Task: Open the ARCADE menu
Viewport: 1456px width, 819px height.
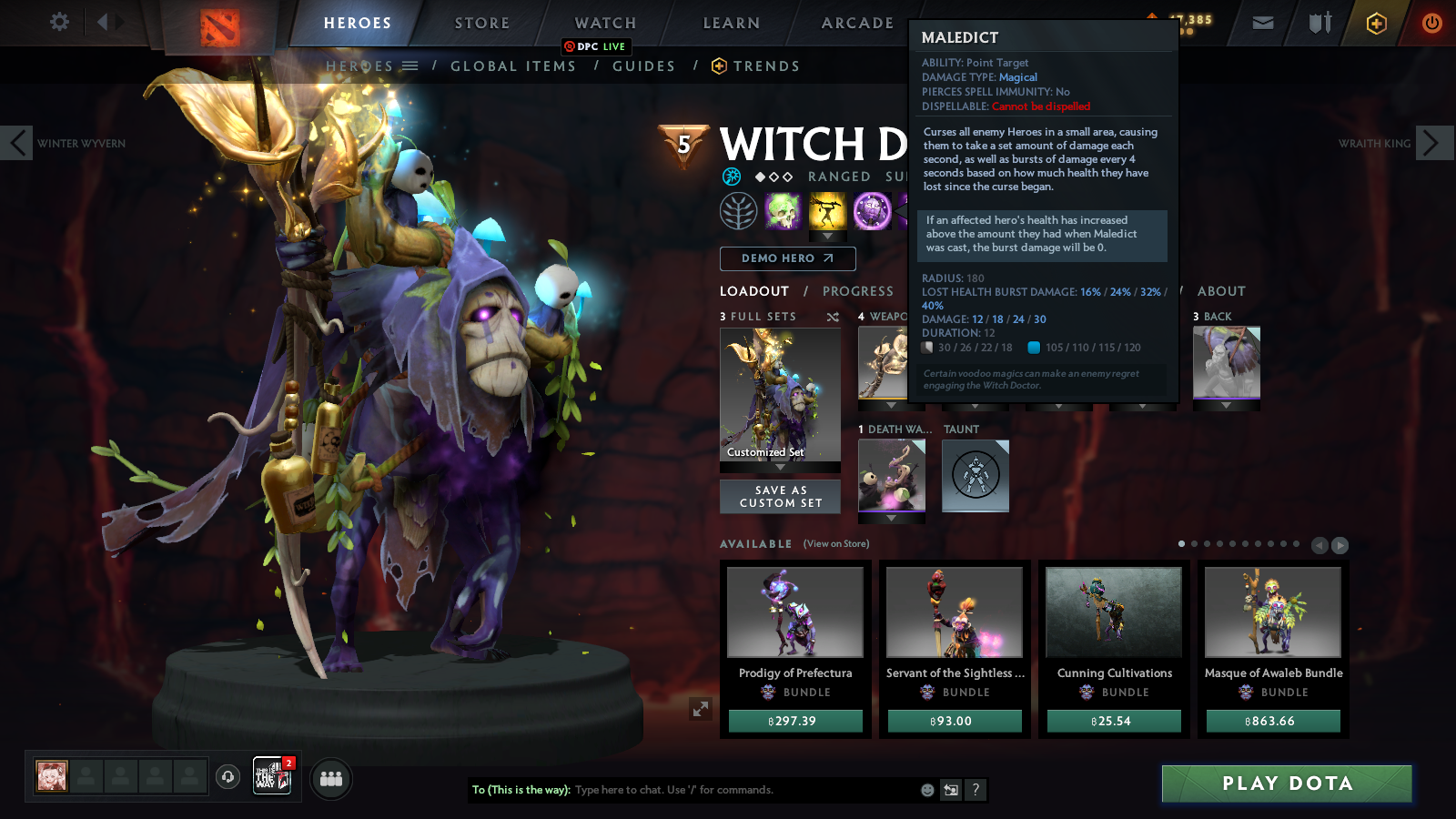Action: [854, 23]
